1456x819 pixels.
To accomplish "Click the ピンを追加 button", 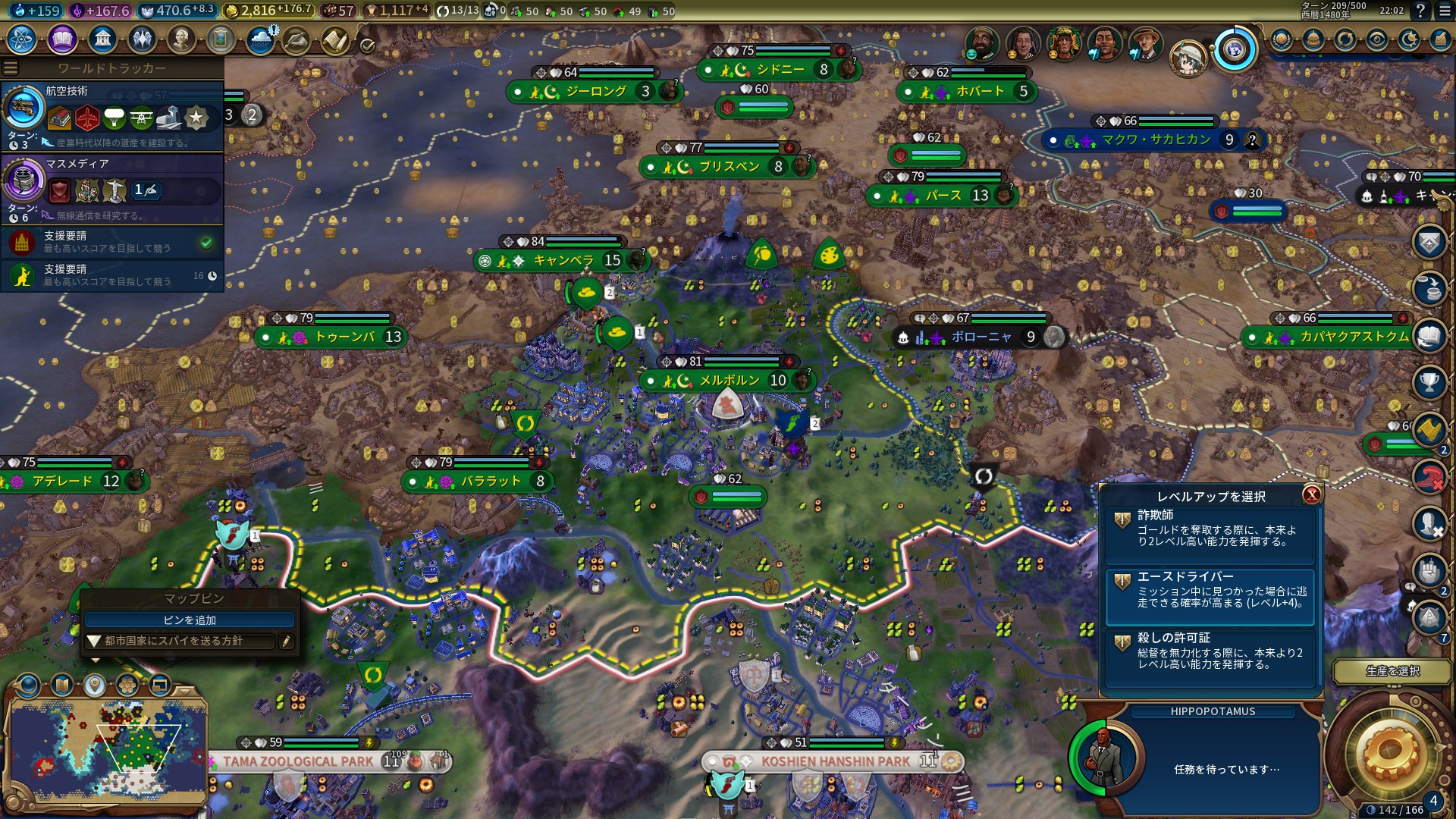I will [x=190, y=620].
